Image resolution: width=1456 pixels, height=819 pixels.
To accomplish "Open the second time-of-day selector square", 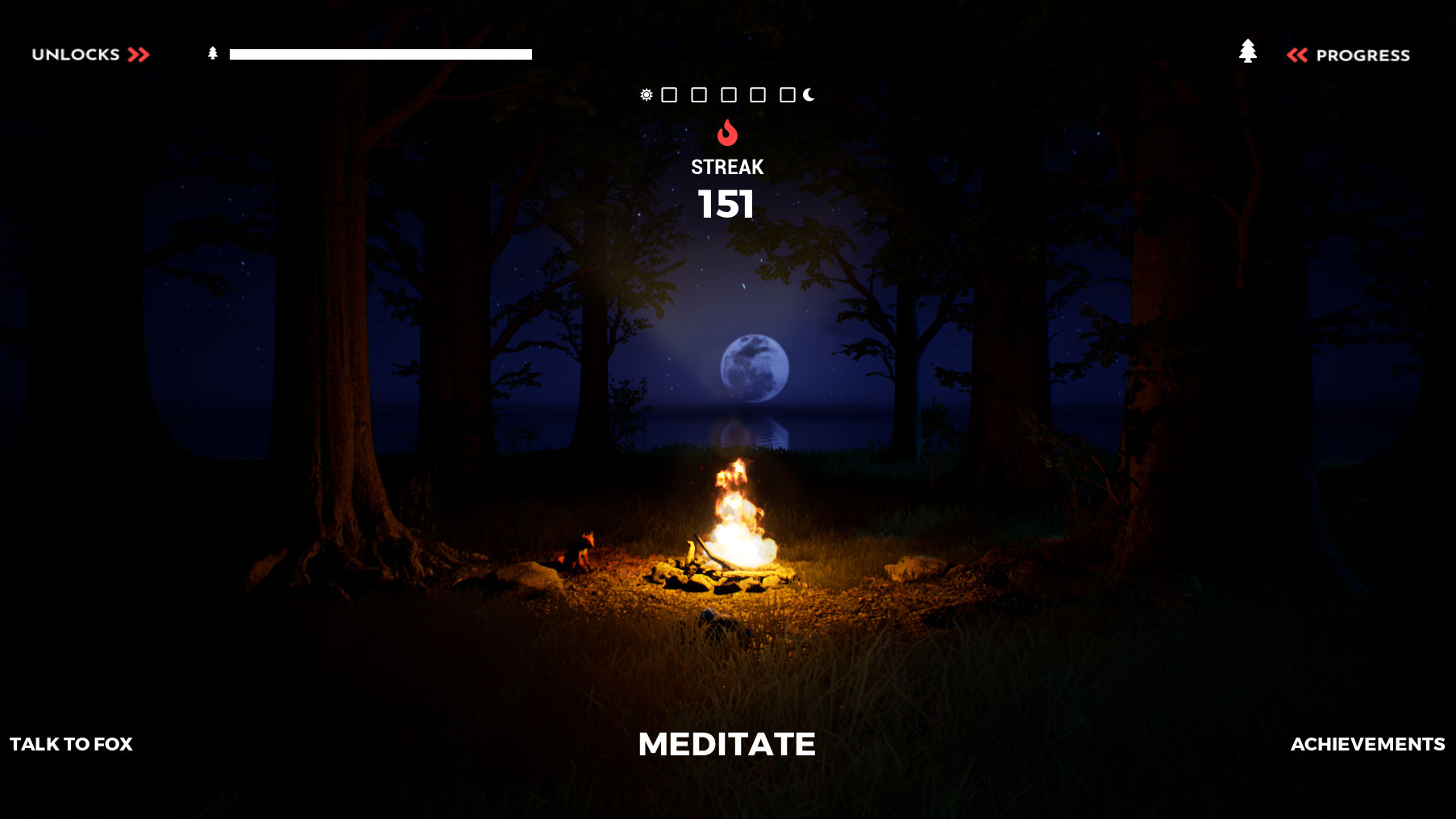I will point(698,95).
